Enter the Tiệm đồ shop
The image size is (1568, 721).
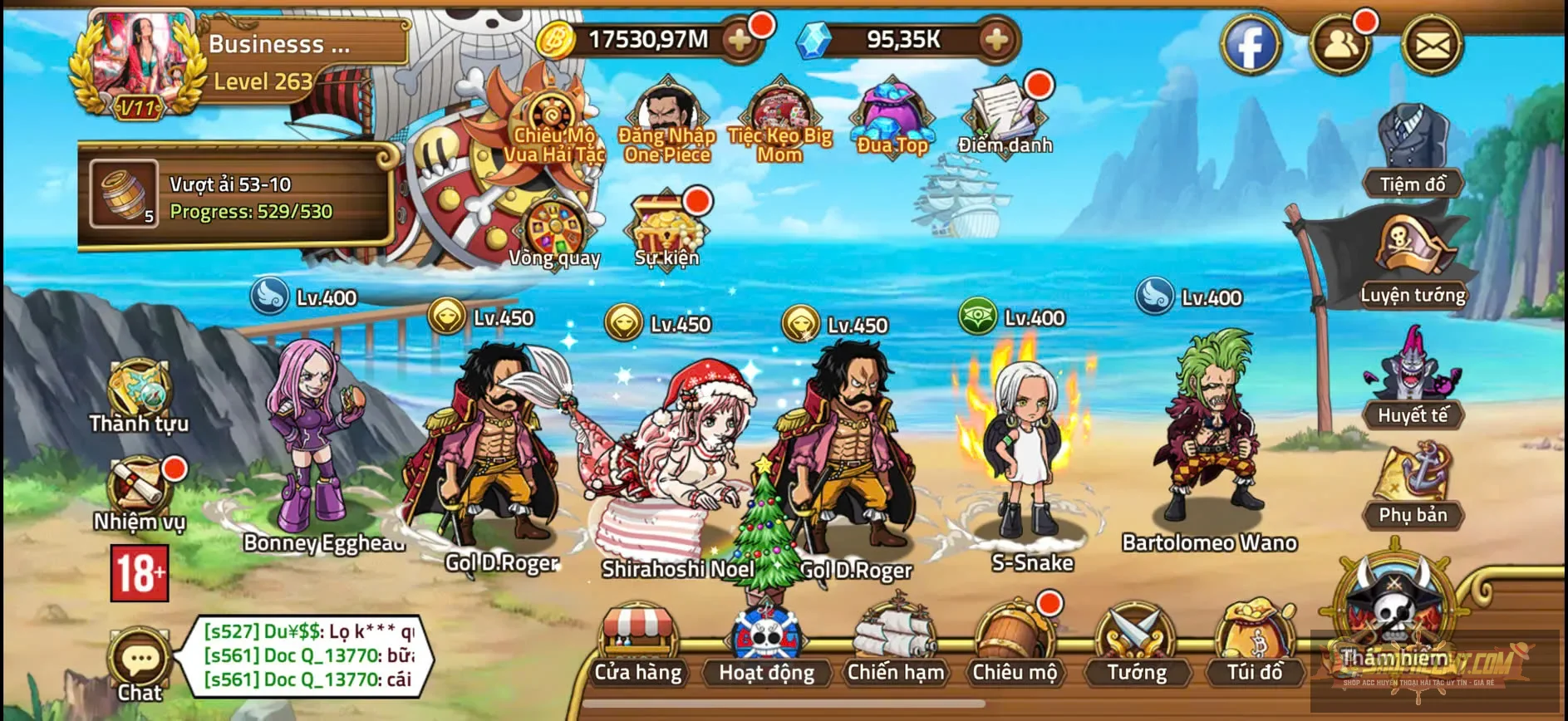point(1413,150)
